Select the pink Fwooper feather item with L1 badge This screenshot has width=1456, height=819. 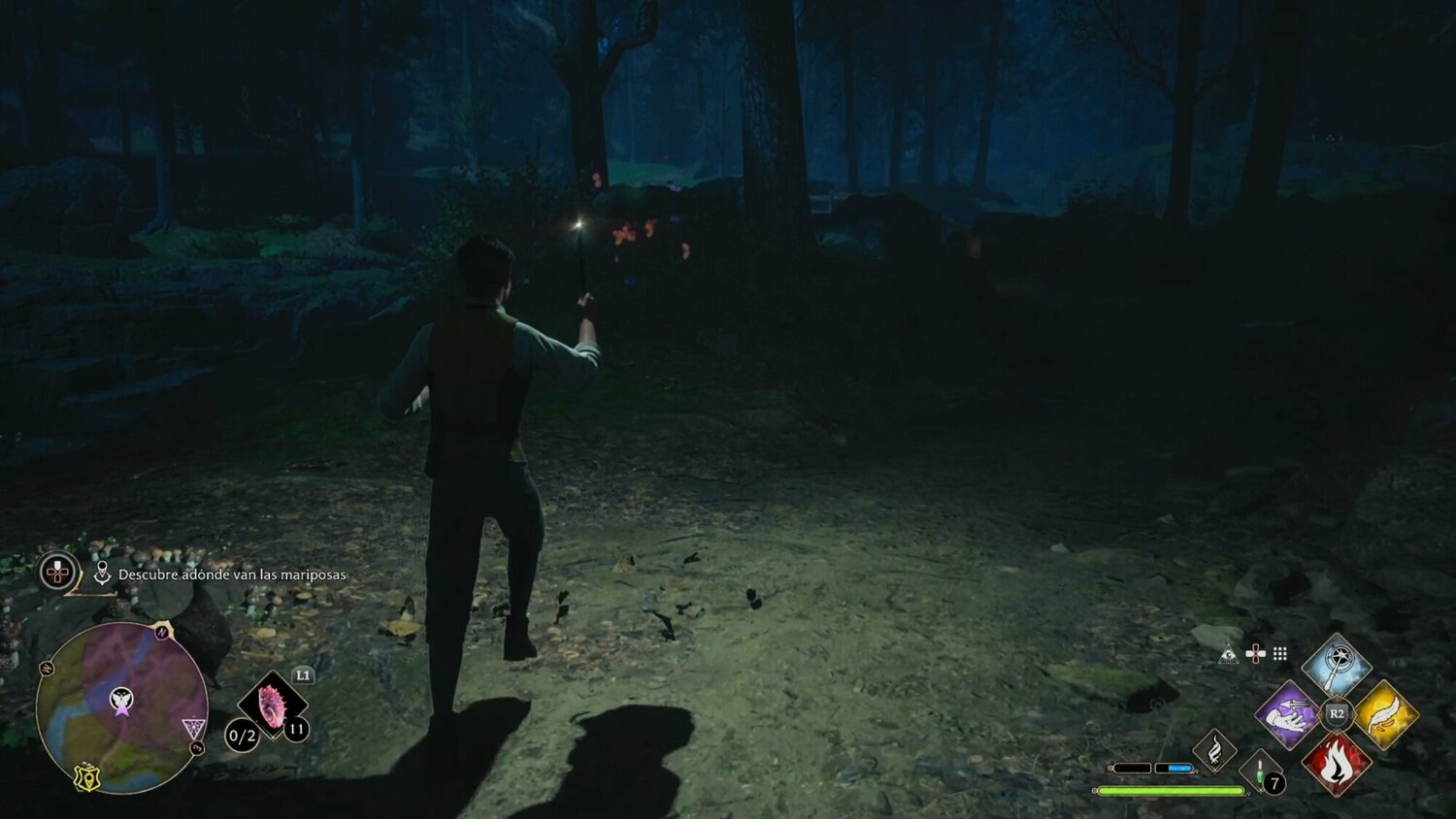[273, 704]
